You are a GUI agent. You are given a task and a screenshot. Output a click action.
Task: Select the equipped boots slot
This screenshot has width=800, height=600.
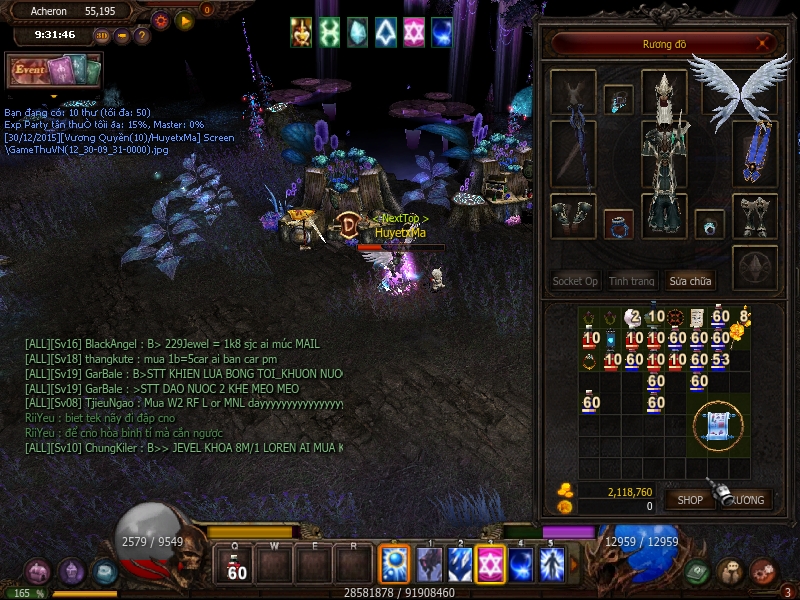point(755,215)
